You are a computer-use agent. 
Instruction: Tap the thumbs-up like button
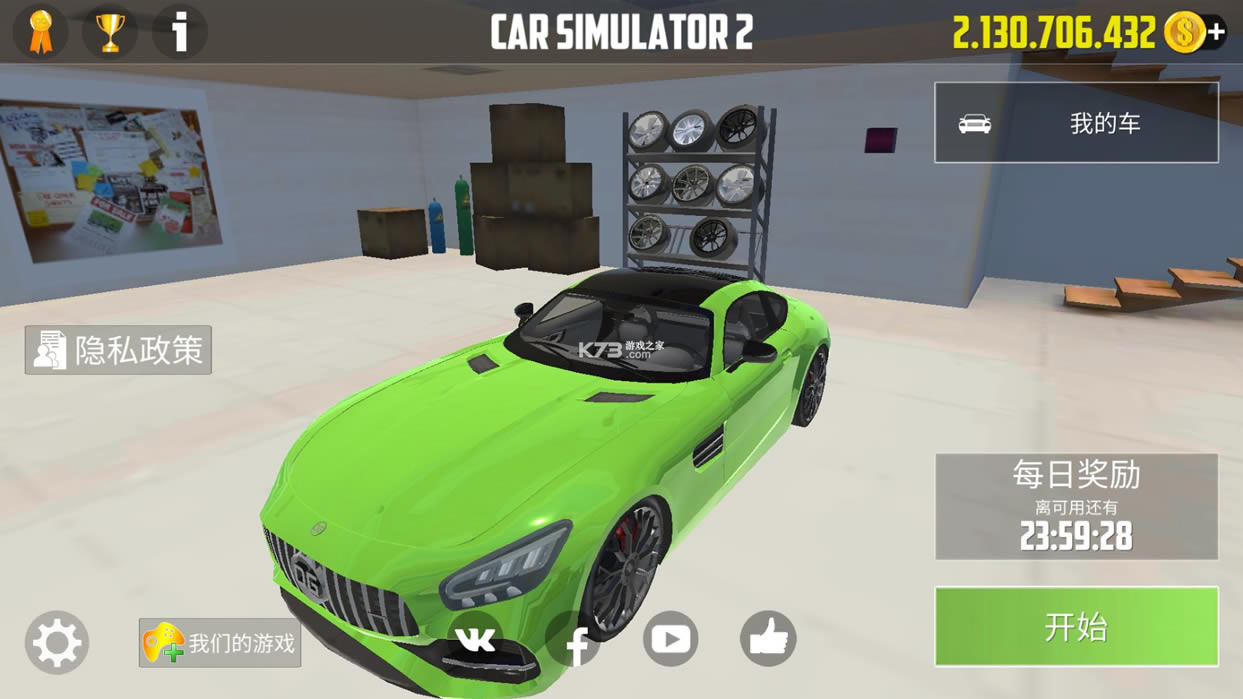[768, 638]
